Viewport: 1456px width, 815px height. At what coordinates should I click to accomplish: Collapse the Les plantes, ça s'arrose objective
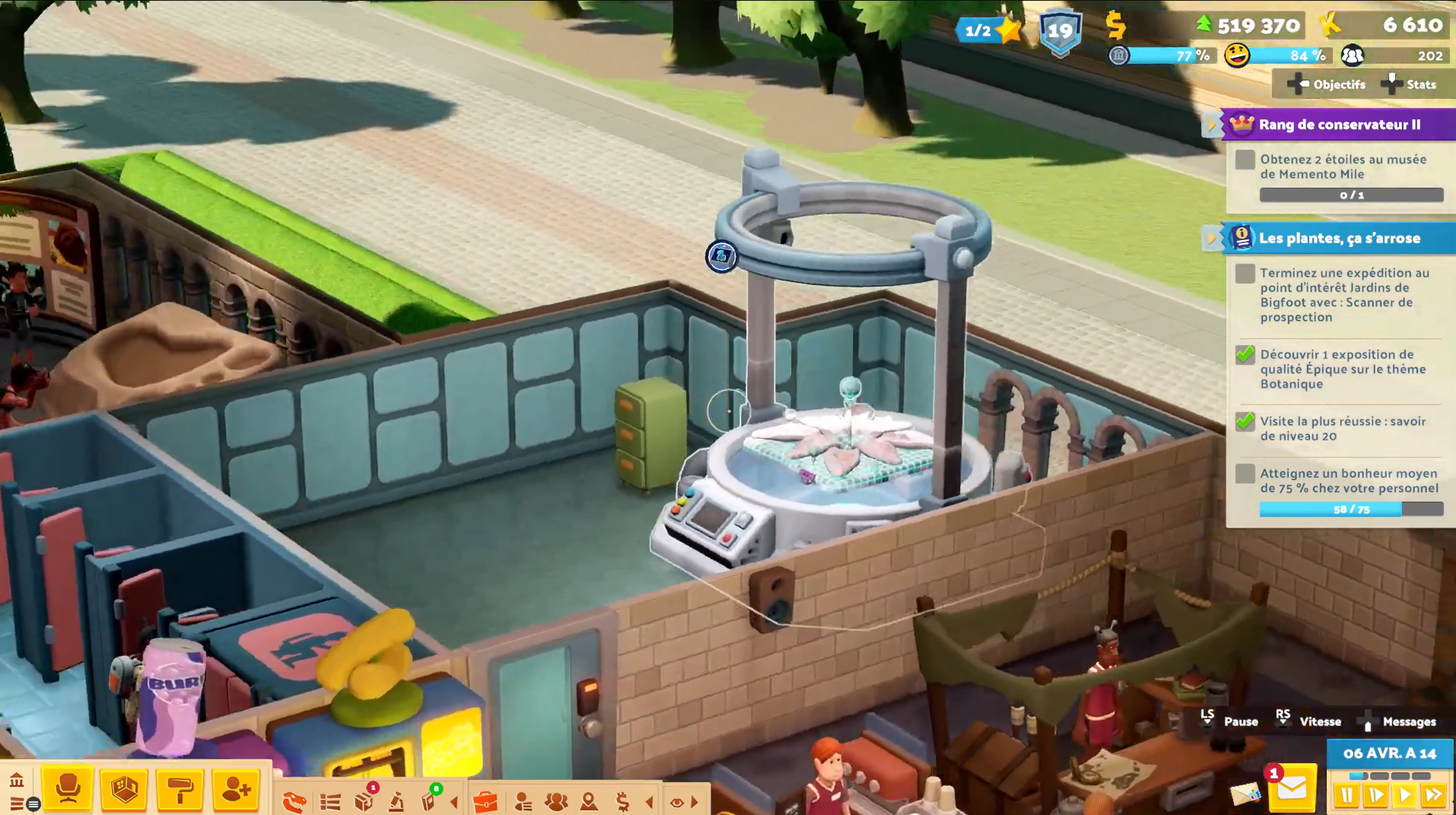pos(1211,238)
